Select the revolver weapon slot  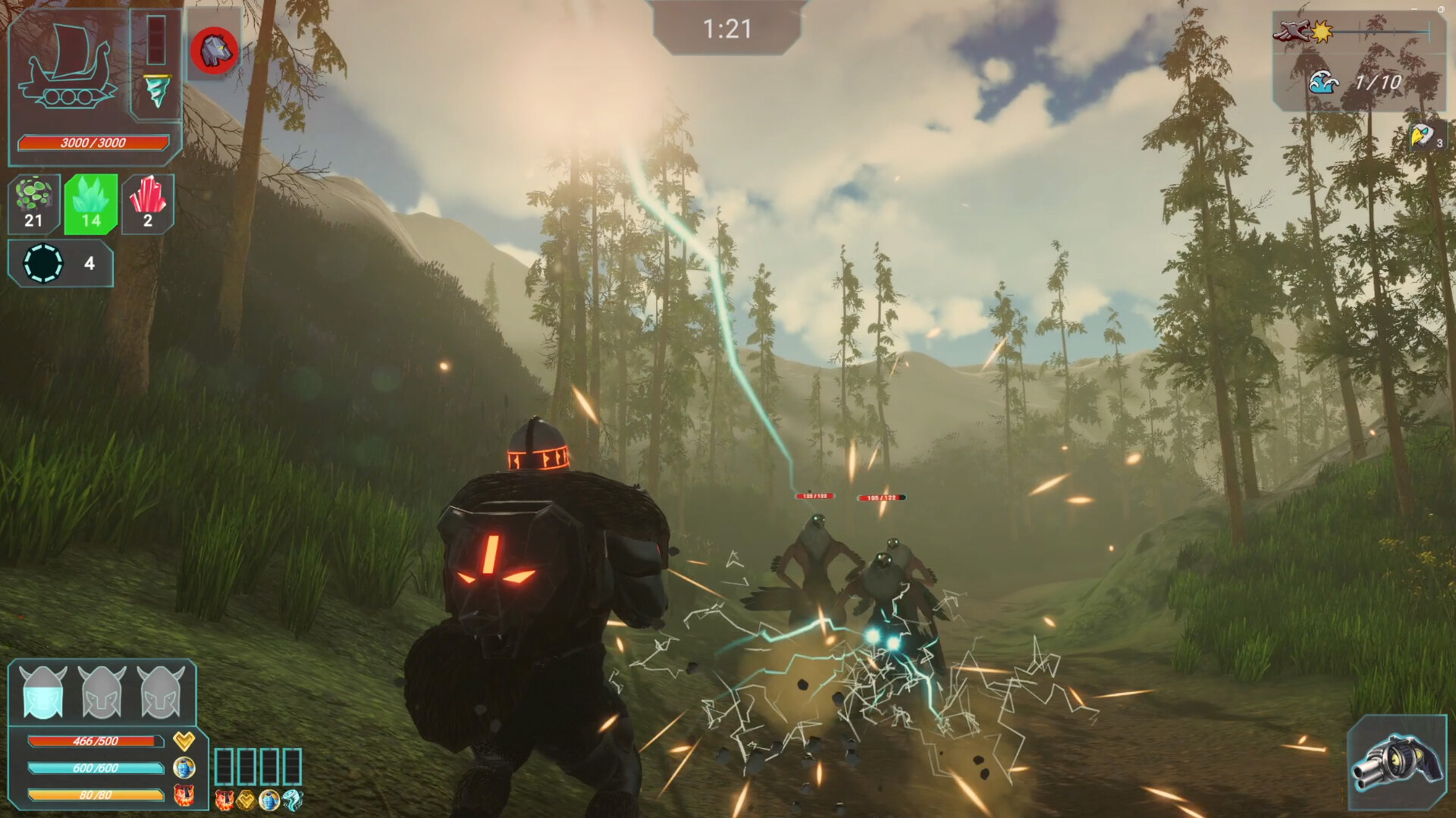click(1397, 762)
